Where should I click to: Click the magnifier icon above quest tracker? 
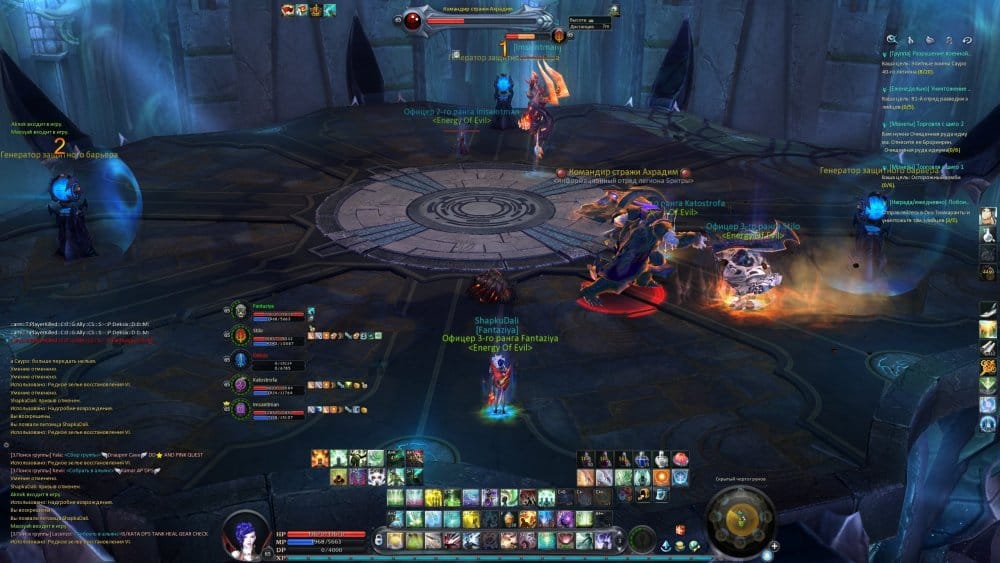893,38
